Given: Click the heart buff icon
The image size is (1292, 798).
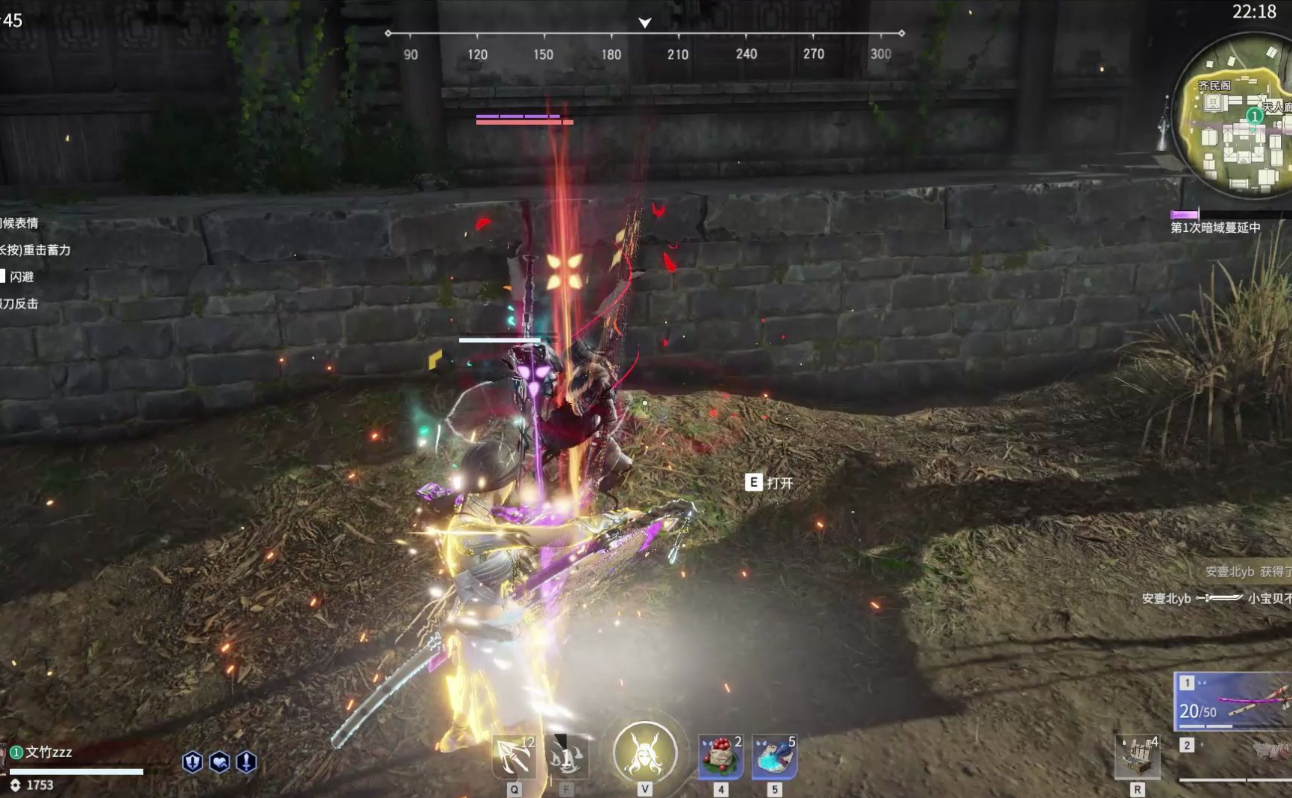Looking at the screenshot, I should click(219, 762).
